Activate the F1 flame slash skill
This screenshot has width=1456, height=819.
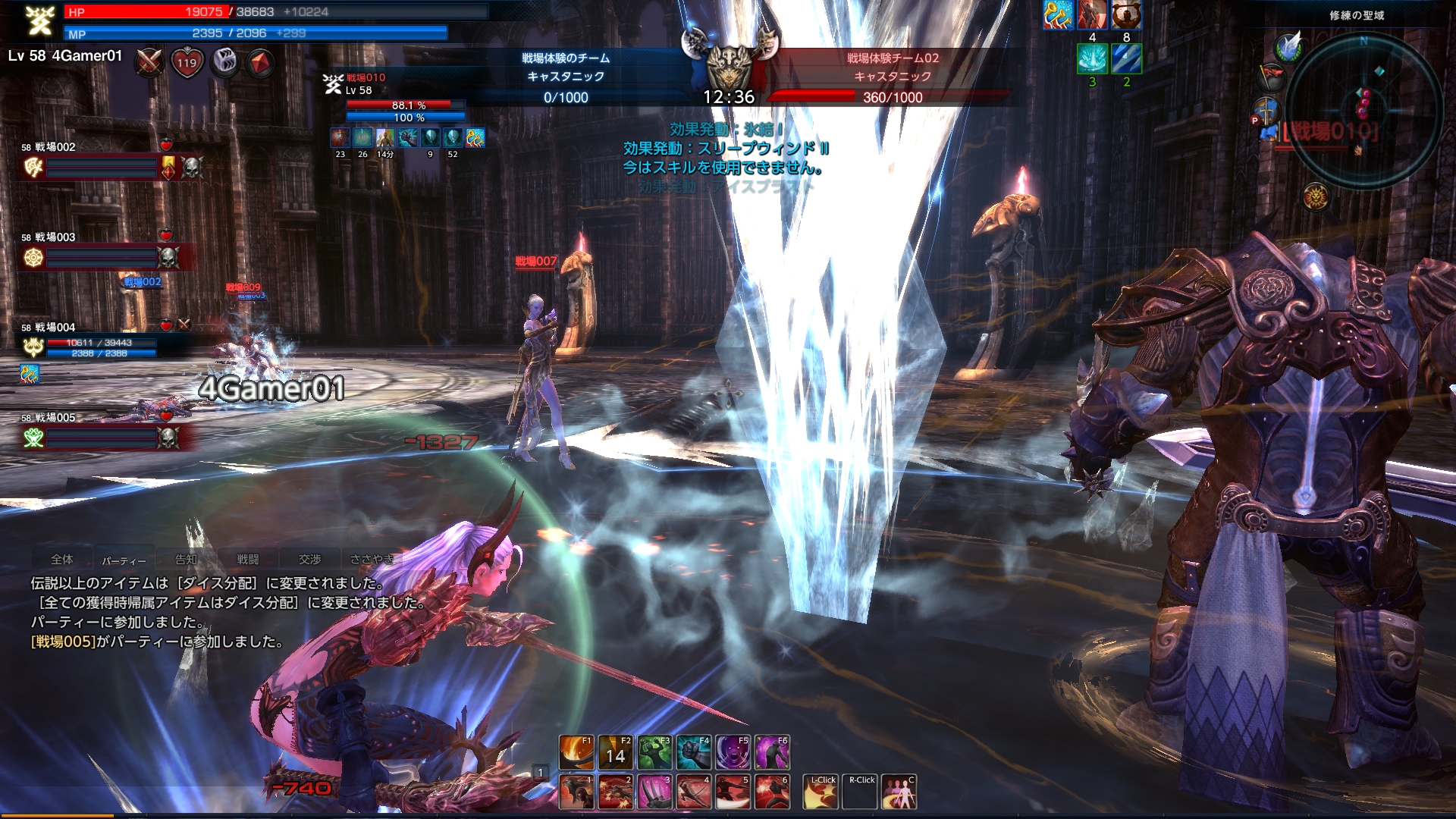point(576,752)
